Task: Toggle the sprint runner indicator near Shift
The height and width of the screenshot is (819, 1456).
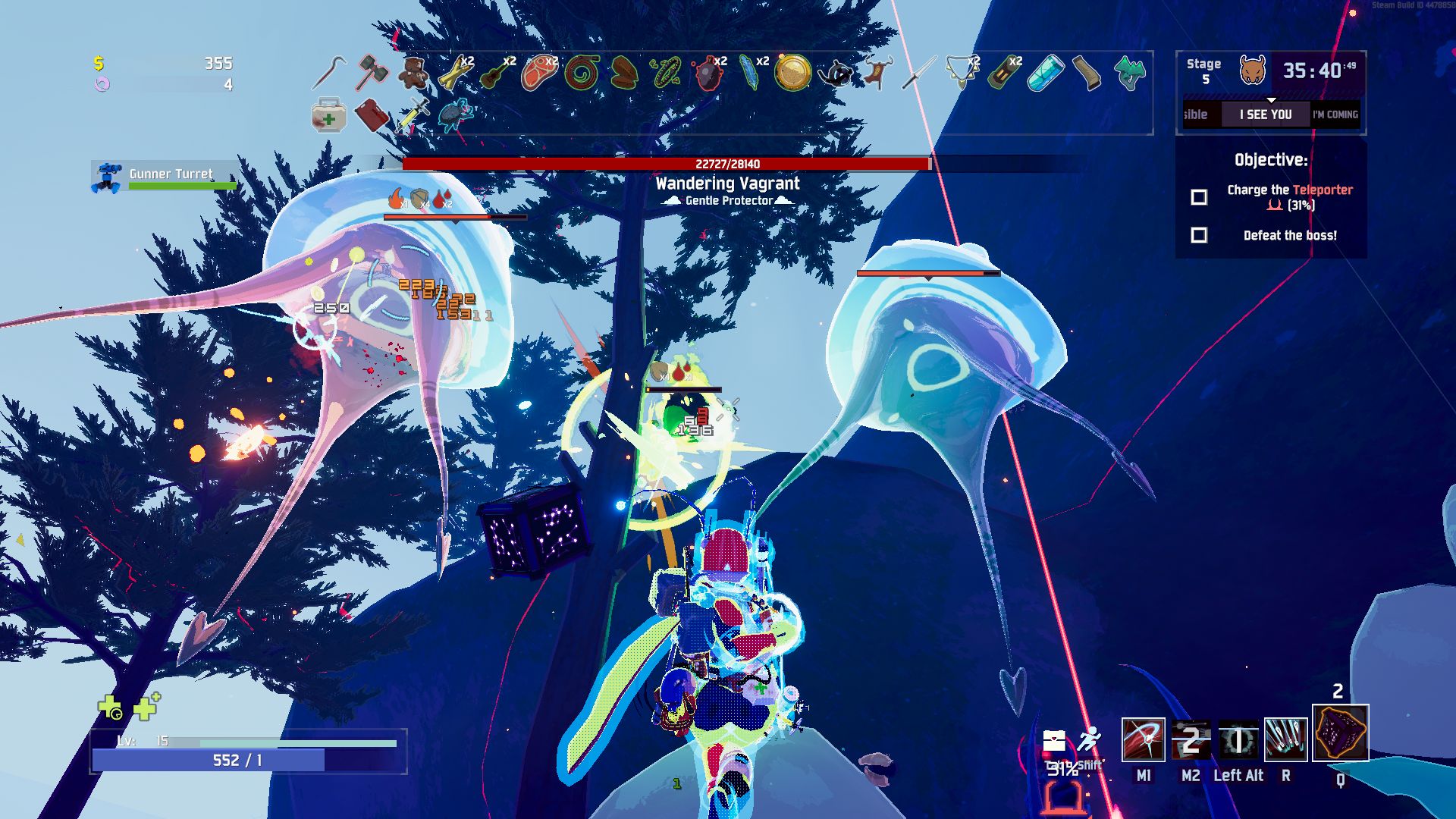Action: click(1091, 738)
